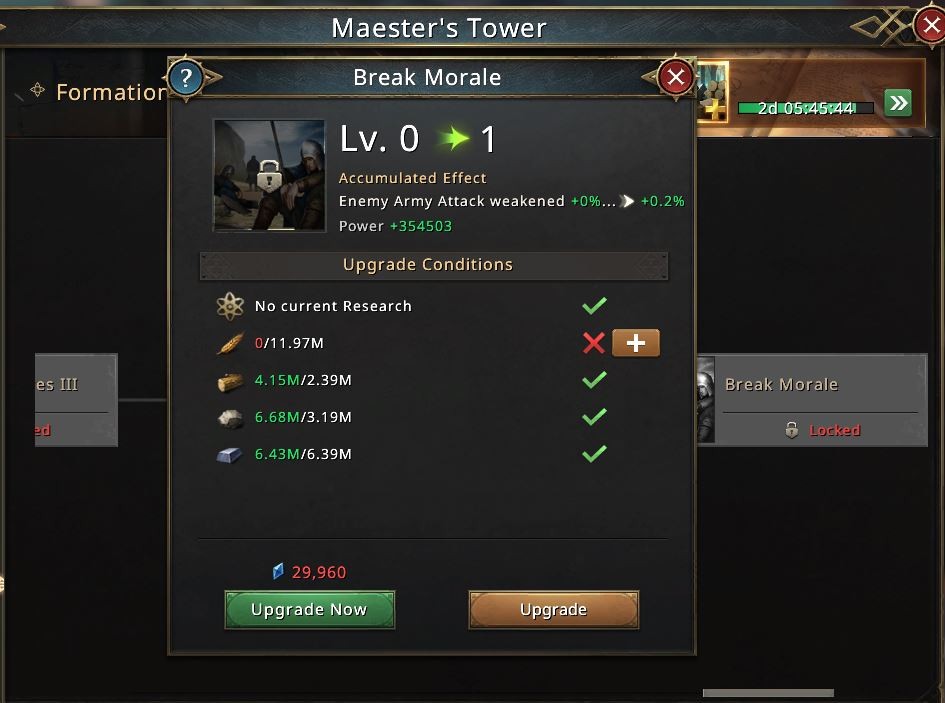The height and width of the screenshot is (703, 945).
Task: Click the brown Upgrade button
Action: [553, 609]
